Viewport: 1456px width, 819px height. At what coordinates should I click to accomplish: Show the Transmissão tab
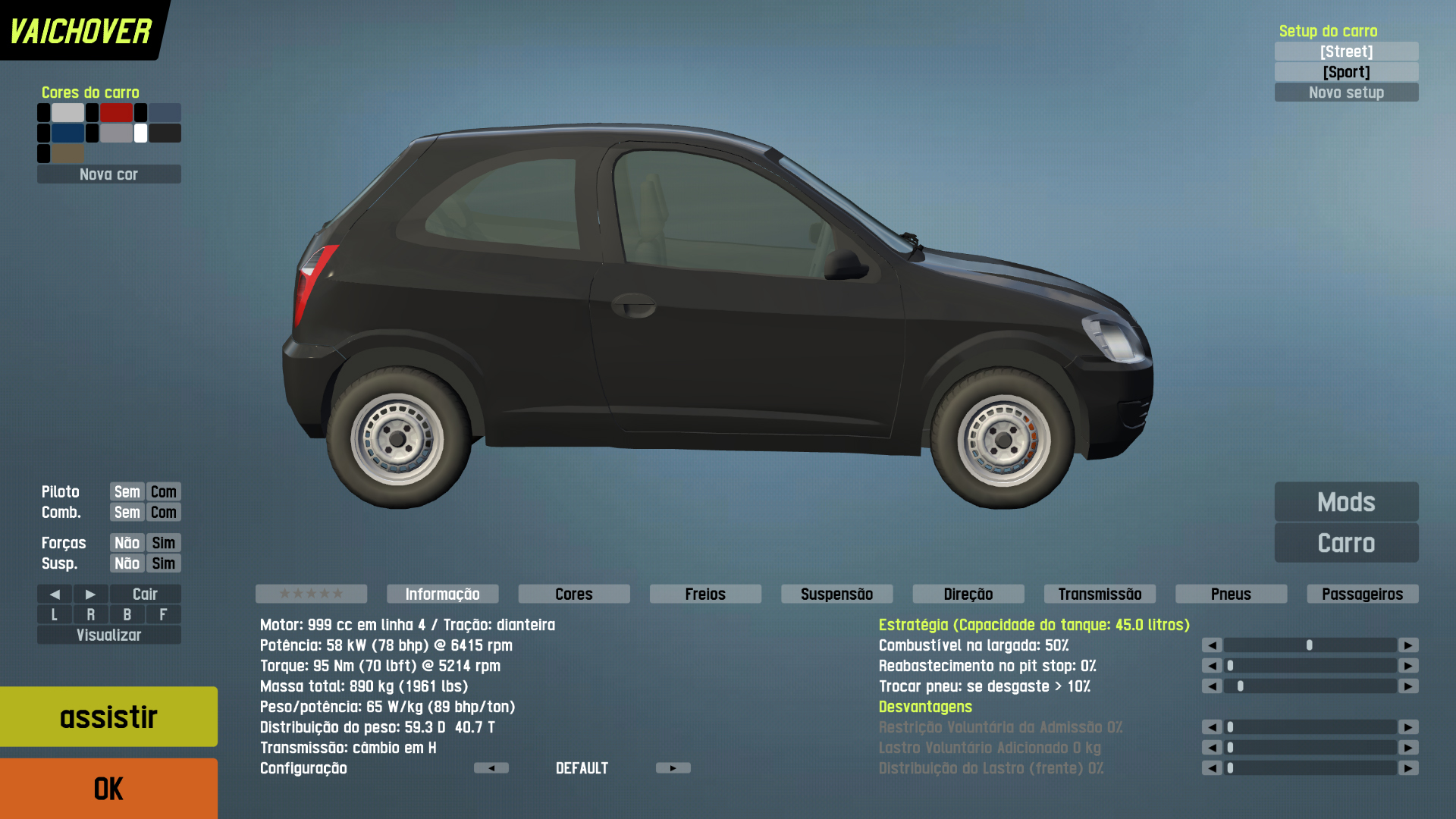click(1100, 594)
